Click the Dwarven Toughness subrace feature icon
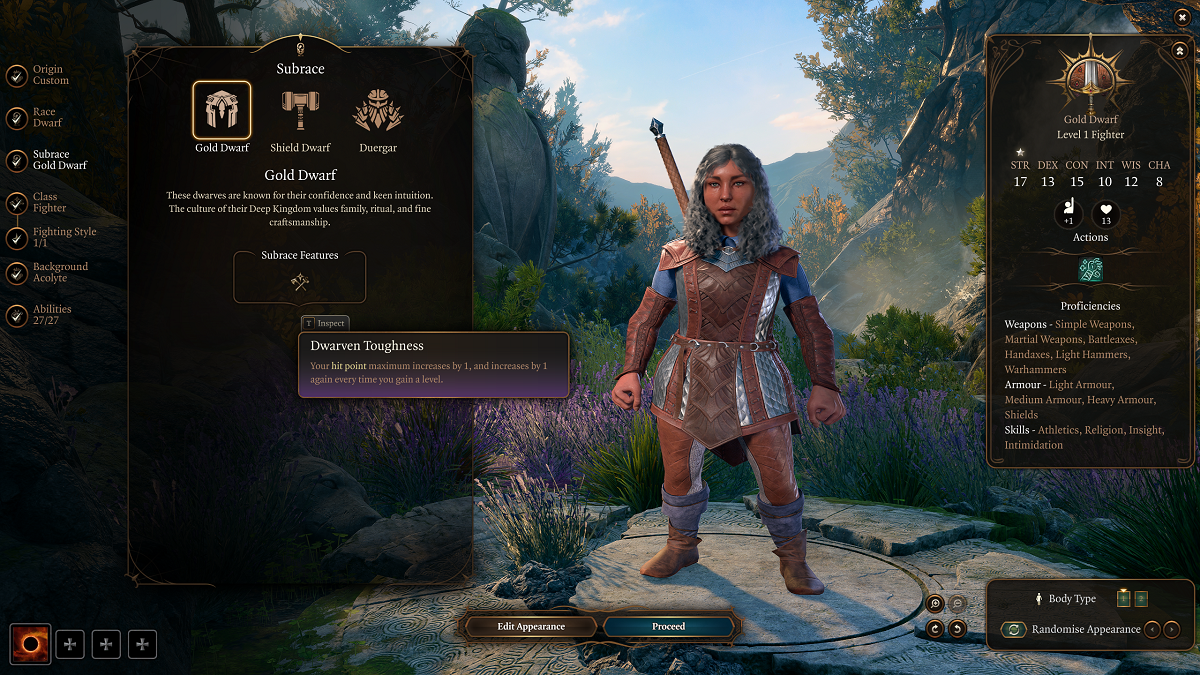Screen dimensions: 1200x675 [x=299, y=283]
